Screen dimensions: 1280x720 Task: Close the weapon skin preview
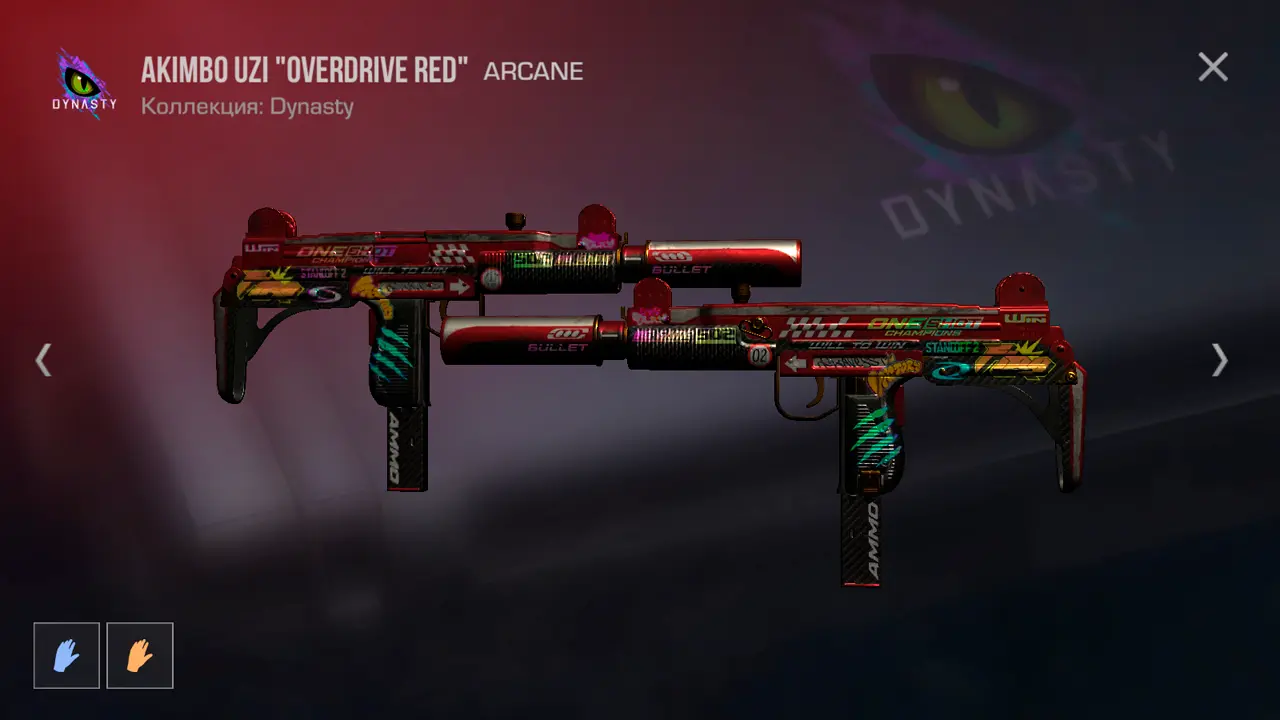point(1213,67)
